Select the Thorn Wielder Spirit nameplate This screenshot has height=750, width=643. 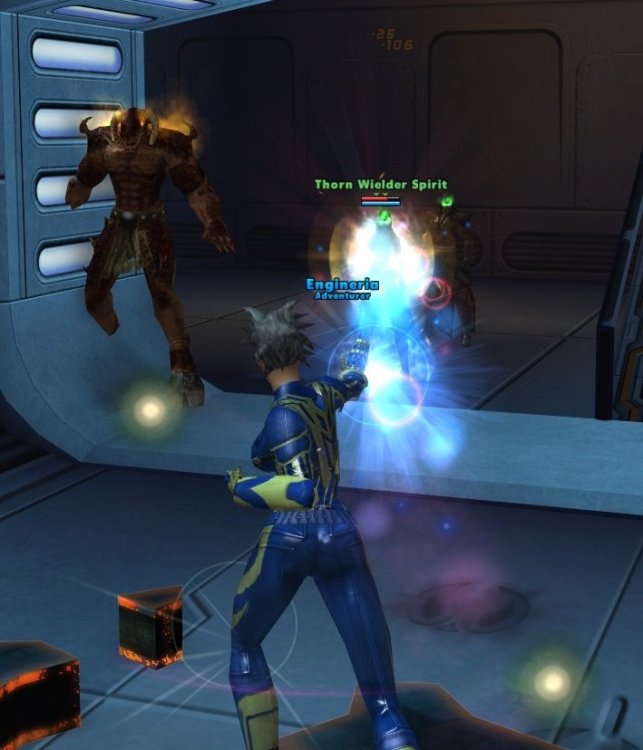point(380,185)
